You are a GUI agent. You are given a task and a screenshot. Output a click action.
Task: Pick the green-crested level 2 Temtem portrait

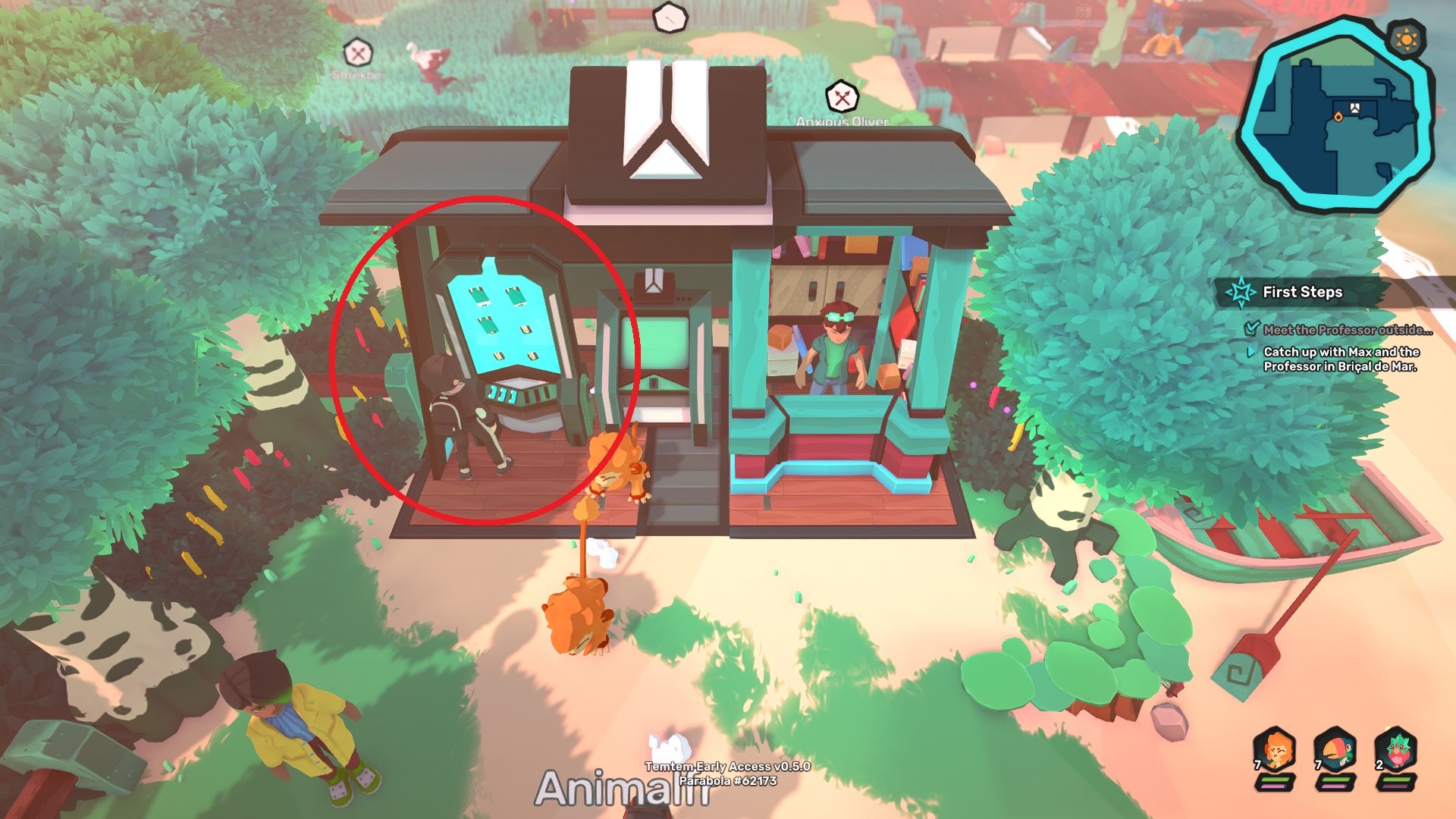(1396, 749)
